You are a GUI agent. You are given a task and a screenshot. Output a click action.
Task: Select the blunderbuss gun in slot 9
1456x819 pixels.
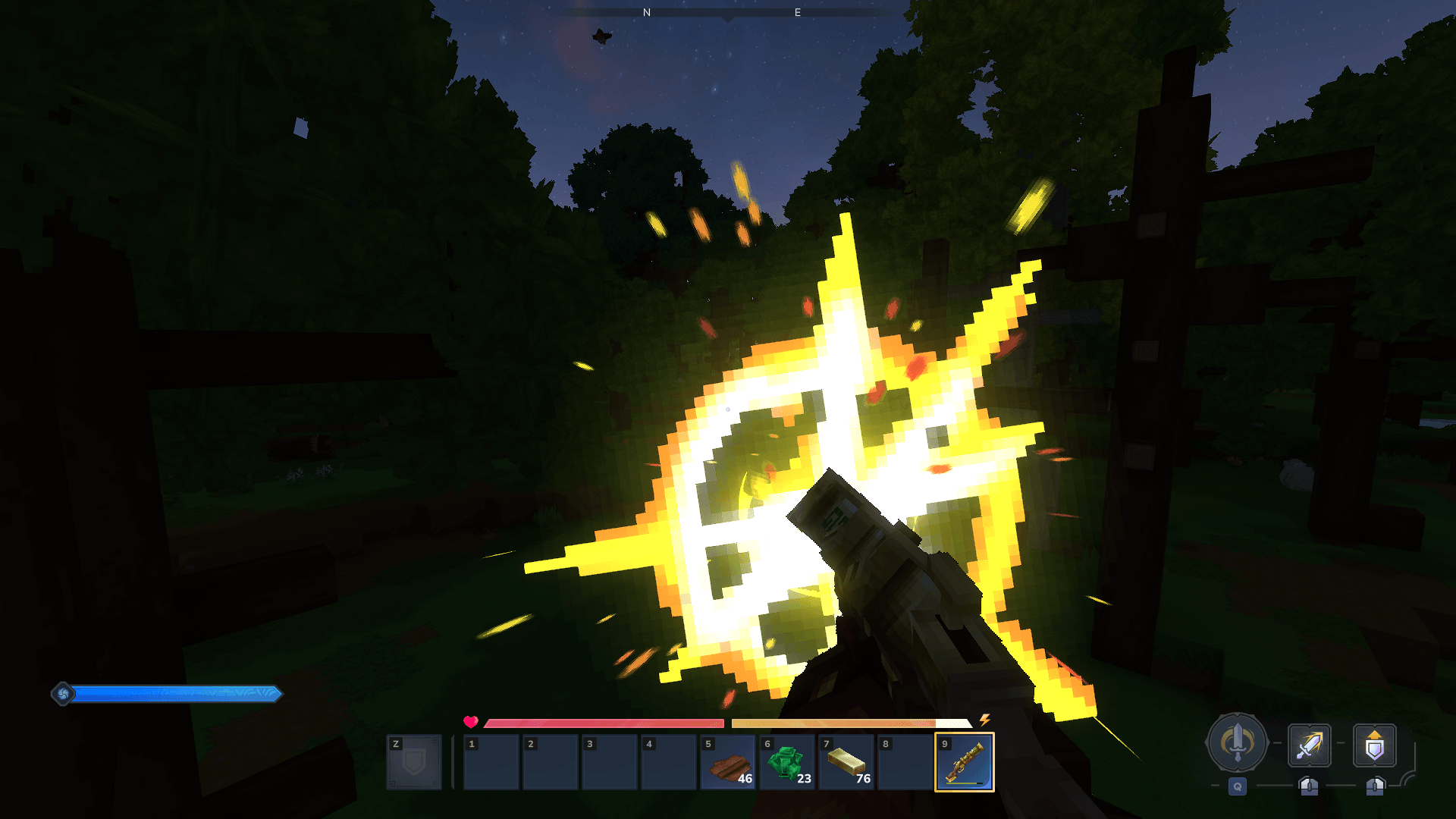coord(964,762)
